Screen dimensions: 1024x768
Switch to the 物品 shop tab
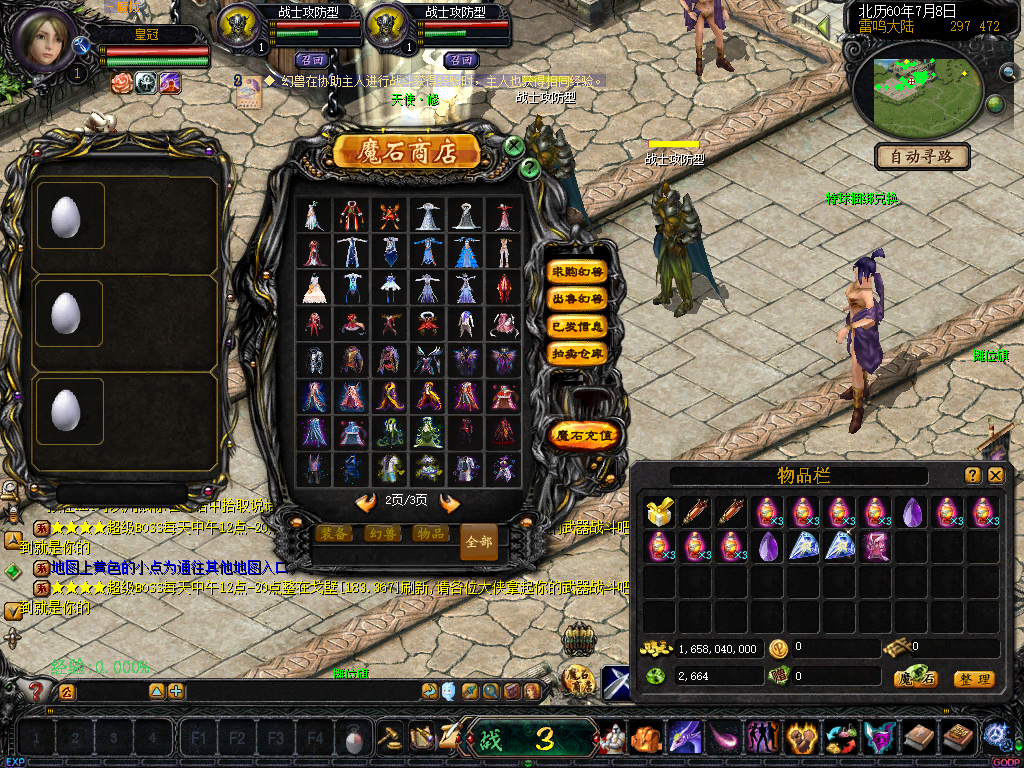430,534
